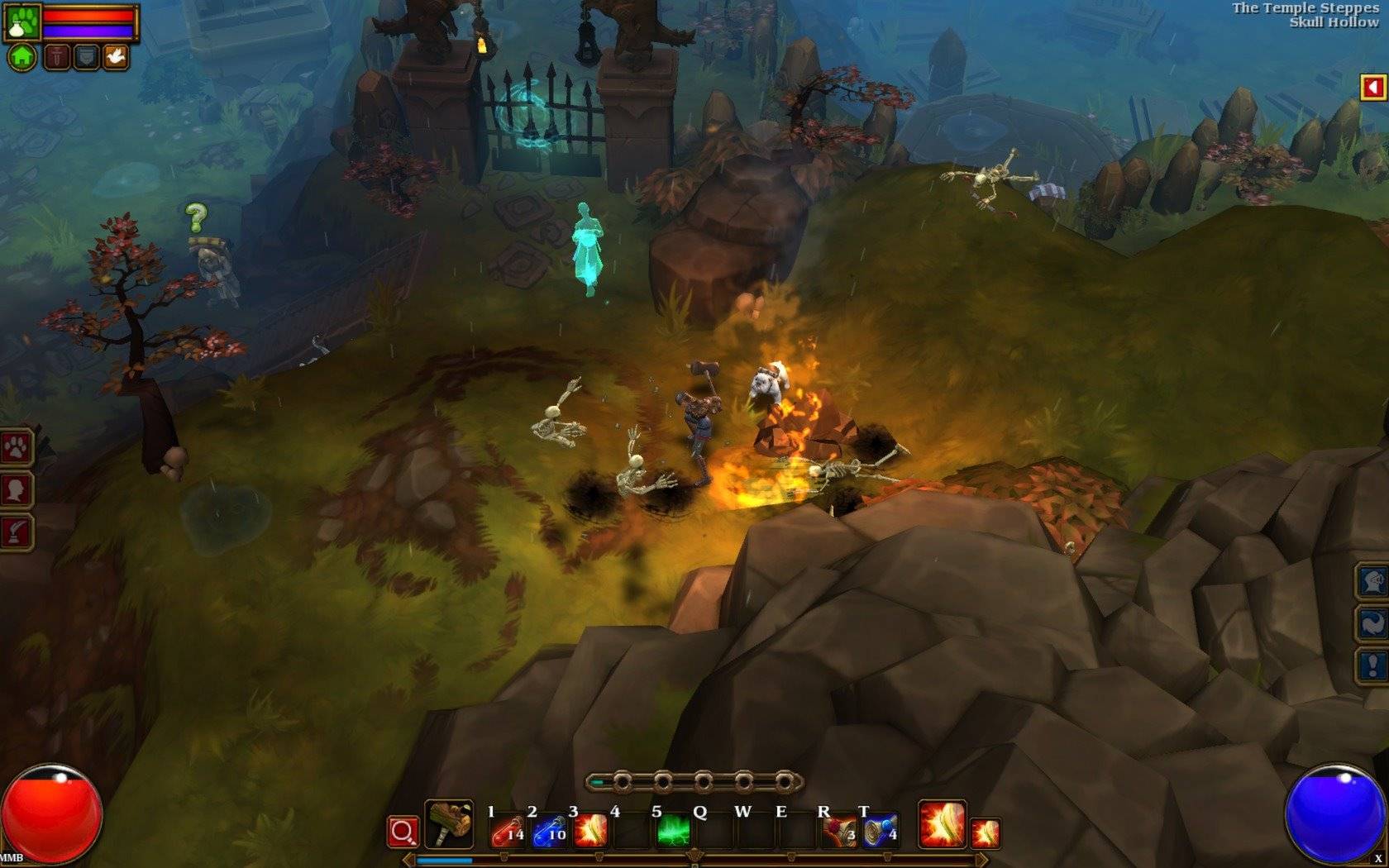Set pet to passive dove stance
The height and width of the screenshot is (868, 1389).
[114, 57]
